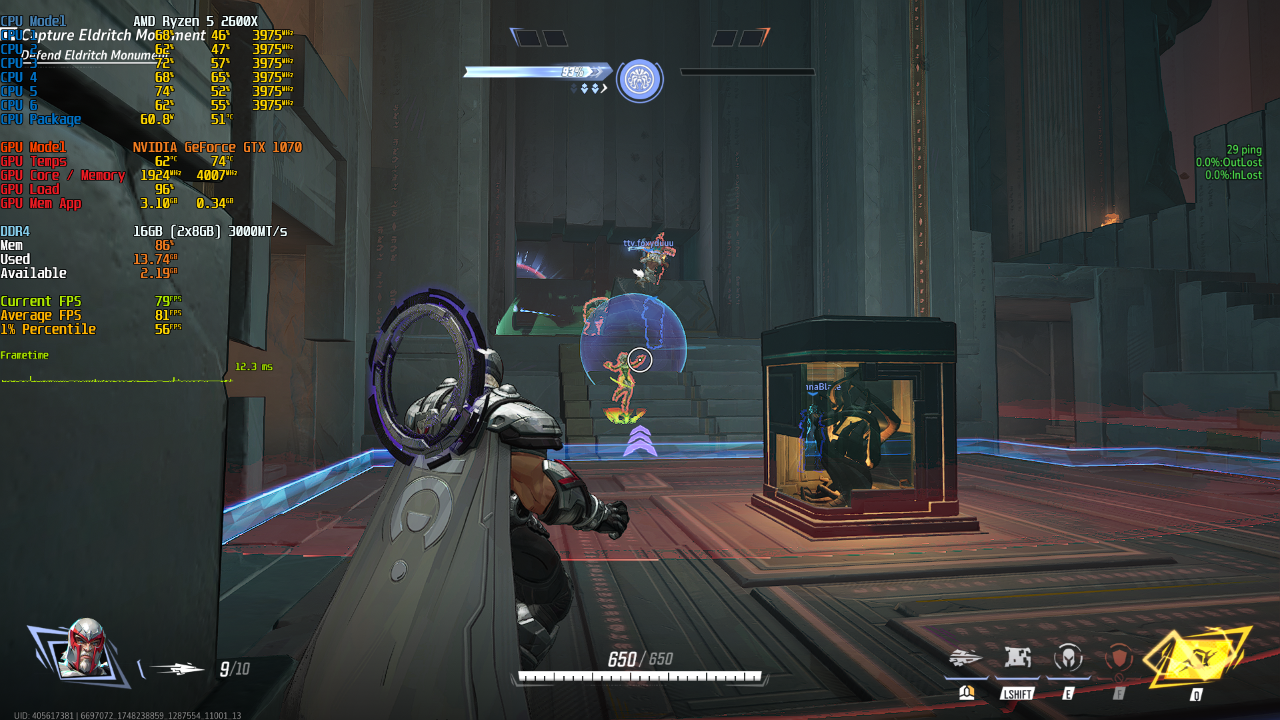
Task: Use the metal curtain wall ability icon
Action: point(1017,657)
